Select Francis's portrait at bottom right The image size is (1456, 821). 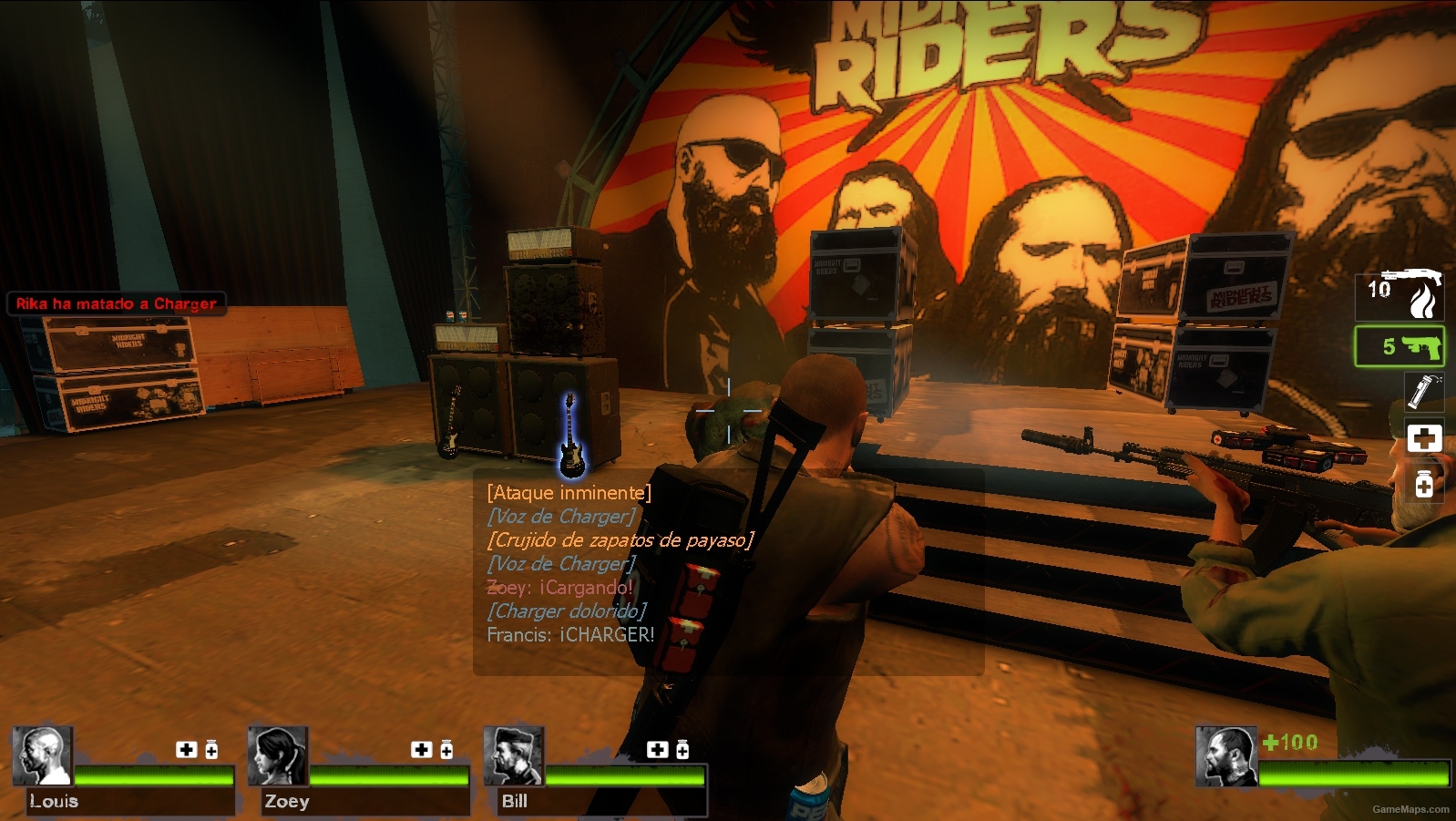pos(1225,756)
